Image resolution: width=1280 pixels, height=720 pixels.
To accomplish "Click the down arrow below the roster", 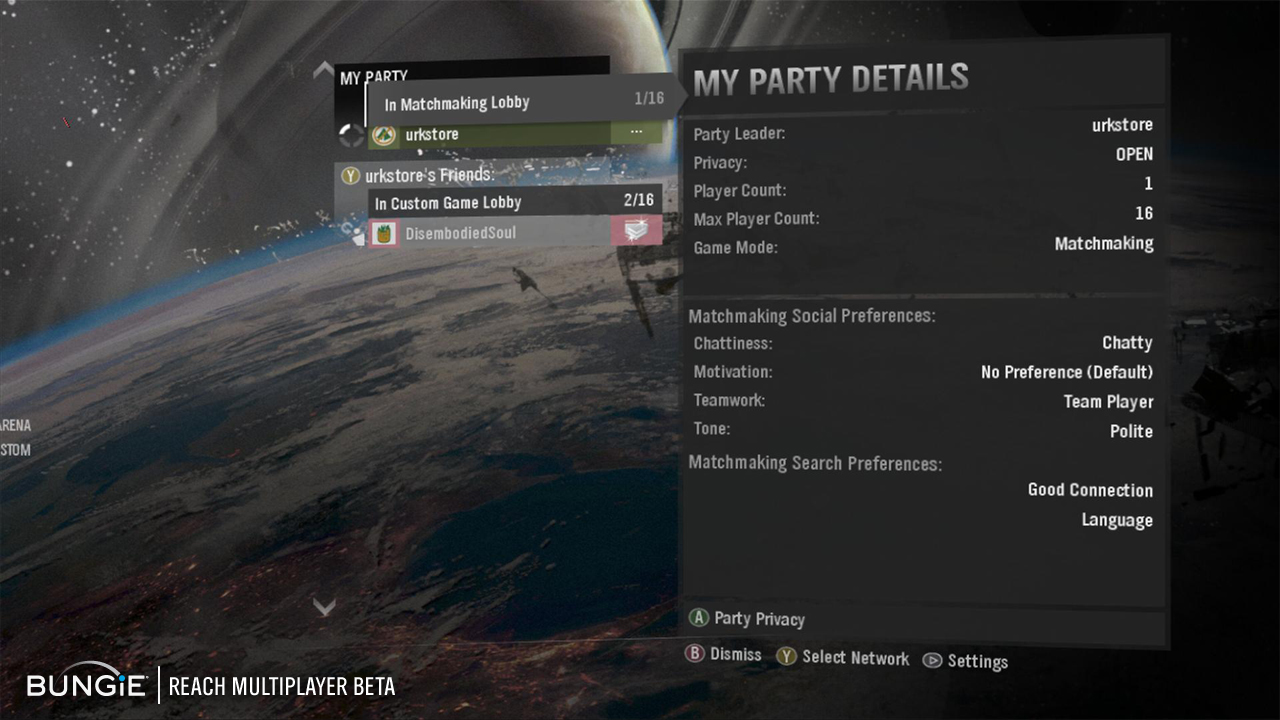I will click(323, 606).
